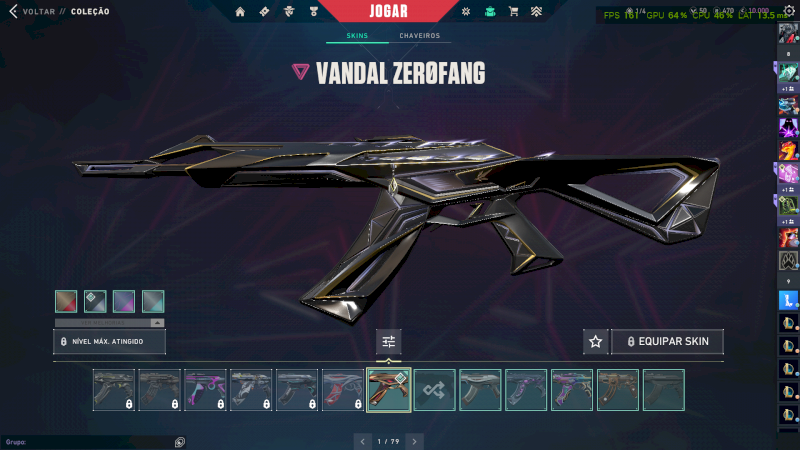Open the collection icon highlighted in green

tap(489, 11)
